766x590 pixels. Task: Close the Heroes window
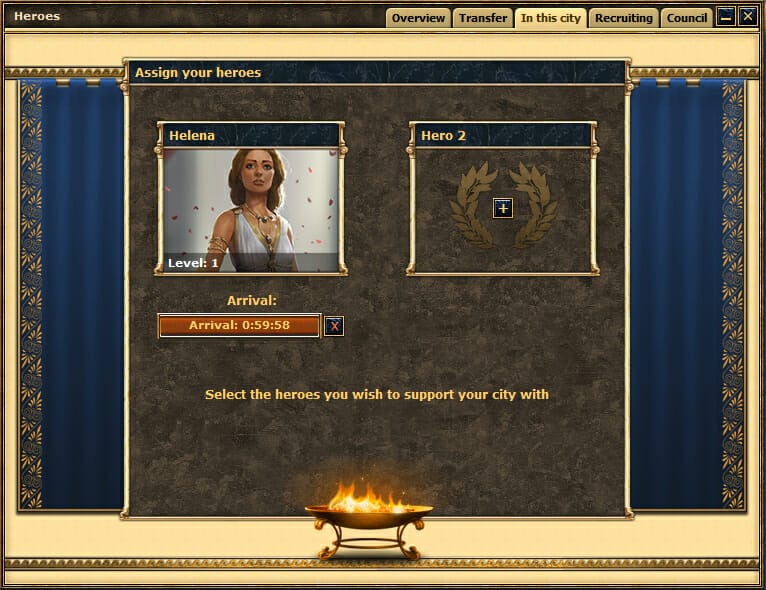coord(748,16)
